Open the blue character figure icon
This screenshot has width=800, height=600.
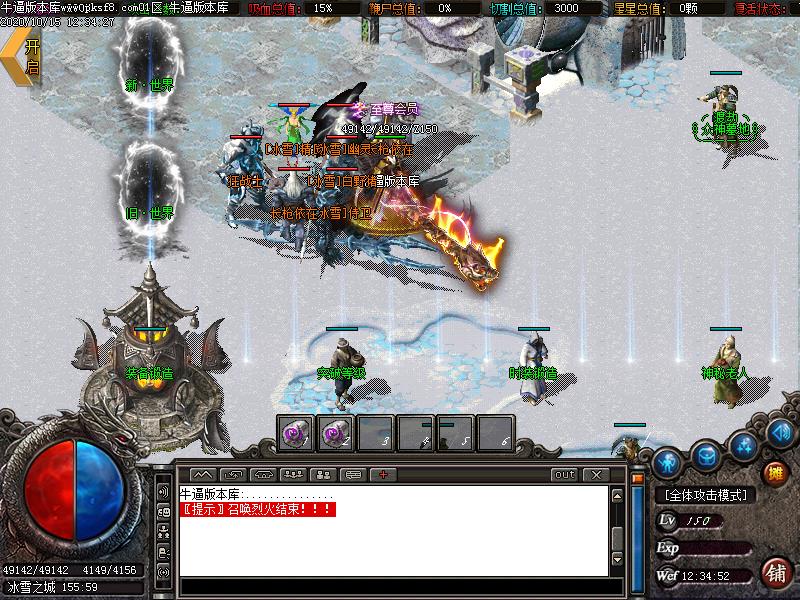pos(669,463)
